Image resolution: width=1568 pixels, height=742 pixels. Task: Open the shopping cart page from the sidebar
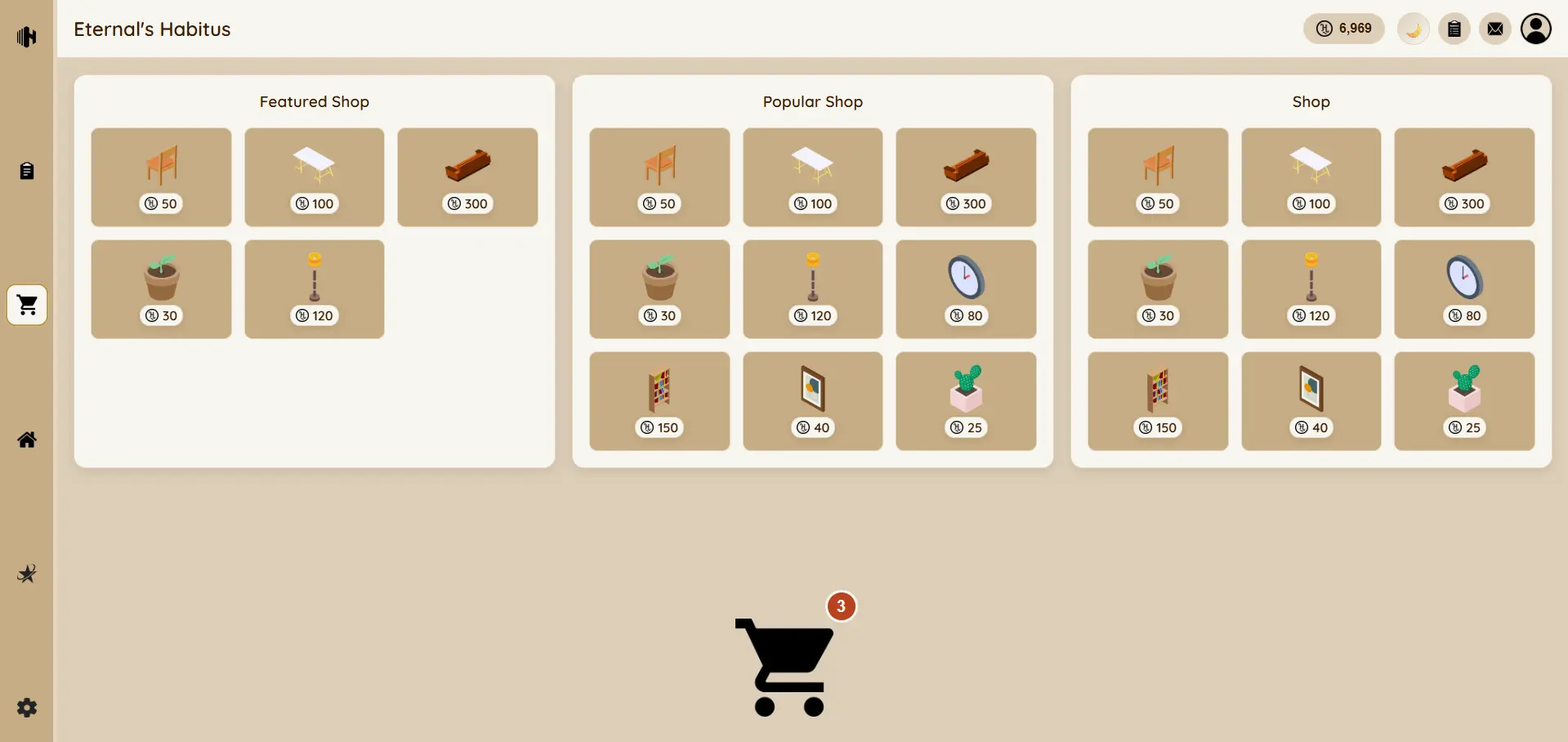[x=27, y=305]
